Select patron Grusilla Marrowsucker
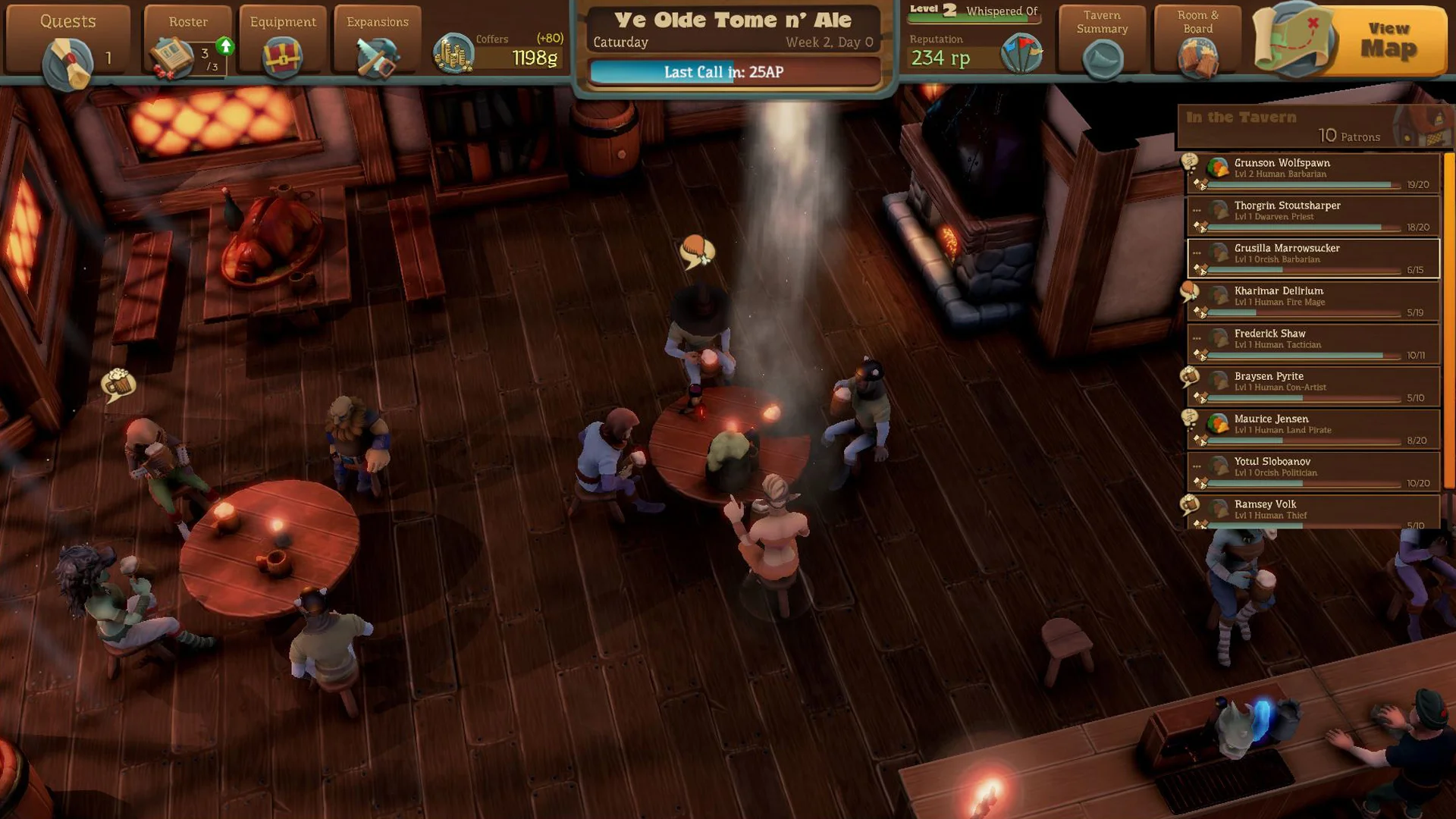The width and height of the screenshot is (1456, 819). [x=1313, y=259]
